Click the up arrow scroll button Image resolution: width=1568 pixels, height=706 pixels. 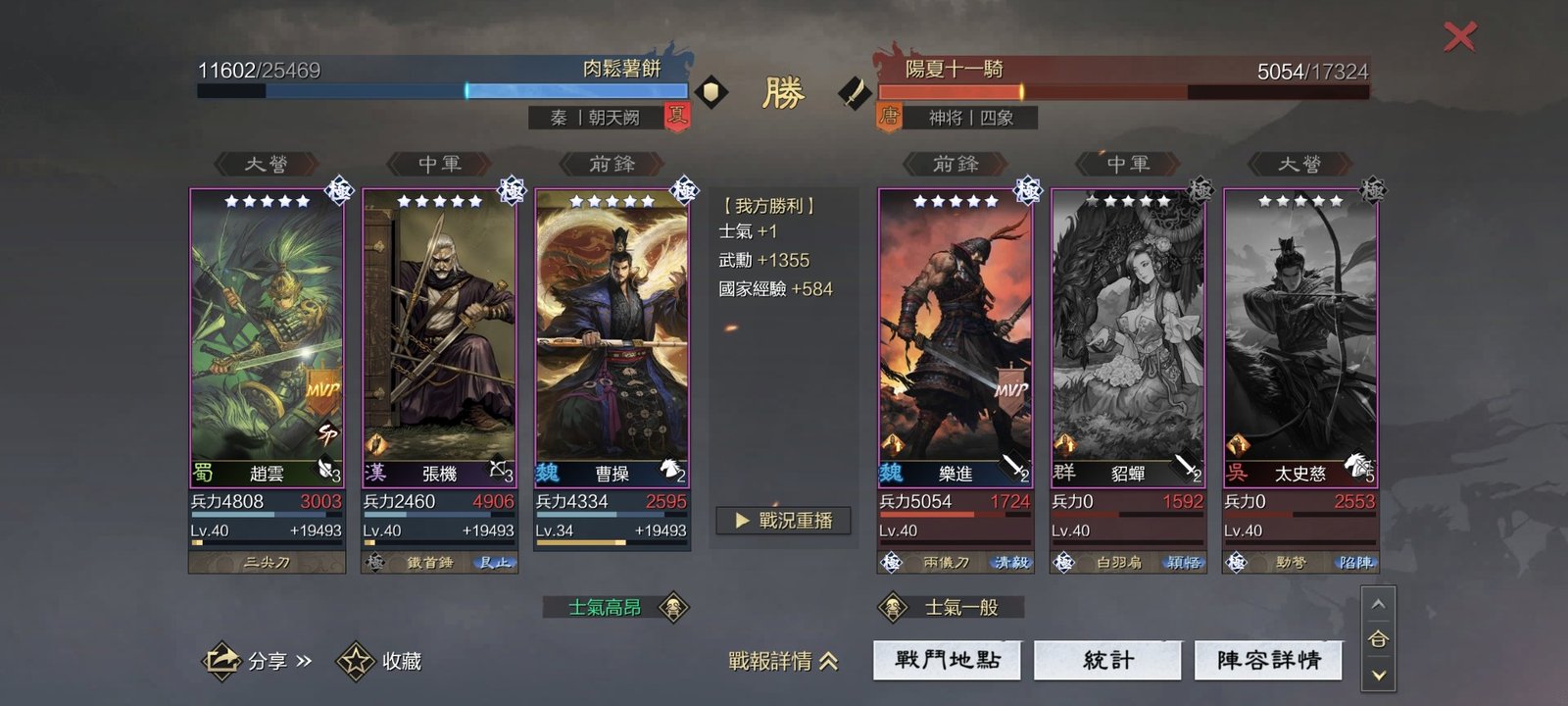pyautogui.click(x=1378, y=604)
